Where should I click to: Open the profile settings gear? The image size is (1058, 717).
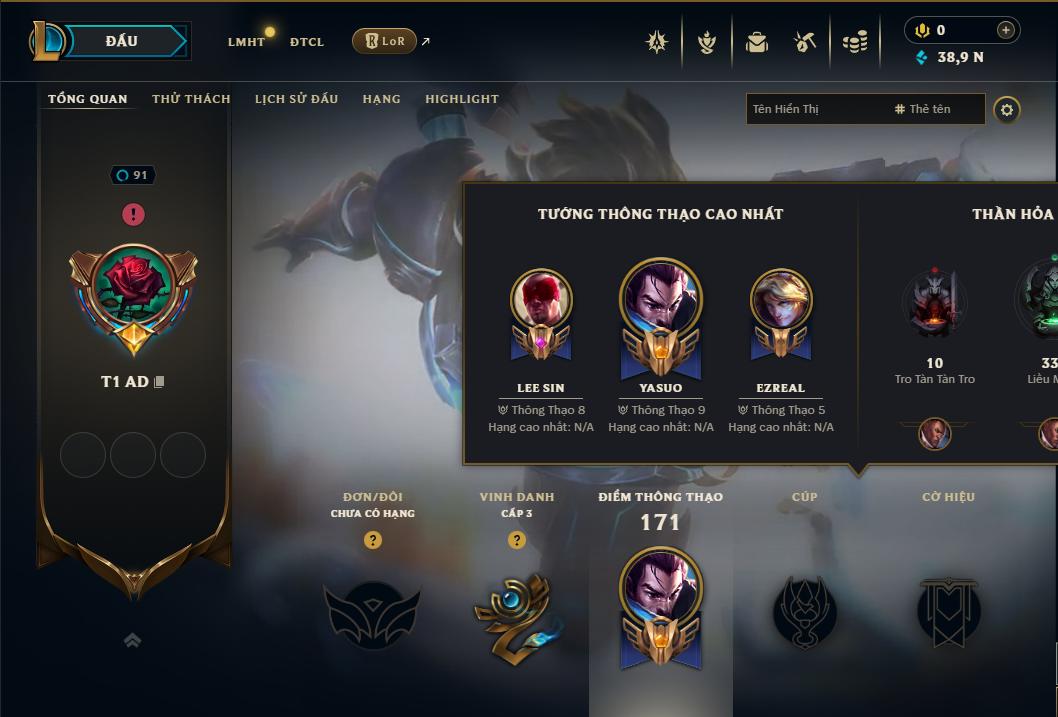(x=1007, y=110)
